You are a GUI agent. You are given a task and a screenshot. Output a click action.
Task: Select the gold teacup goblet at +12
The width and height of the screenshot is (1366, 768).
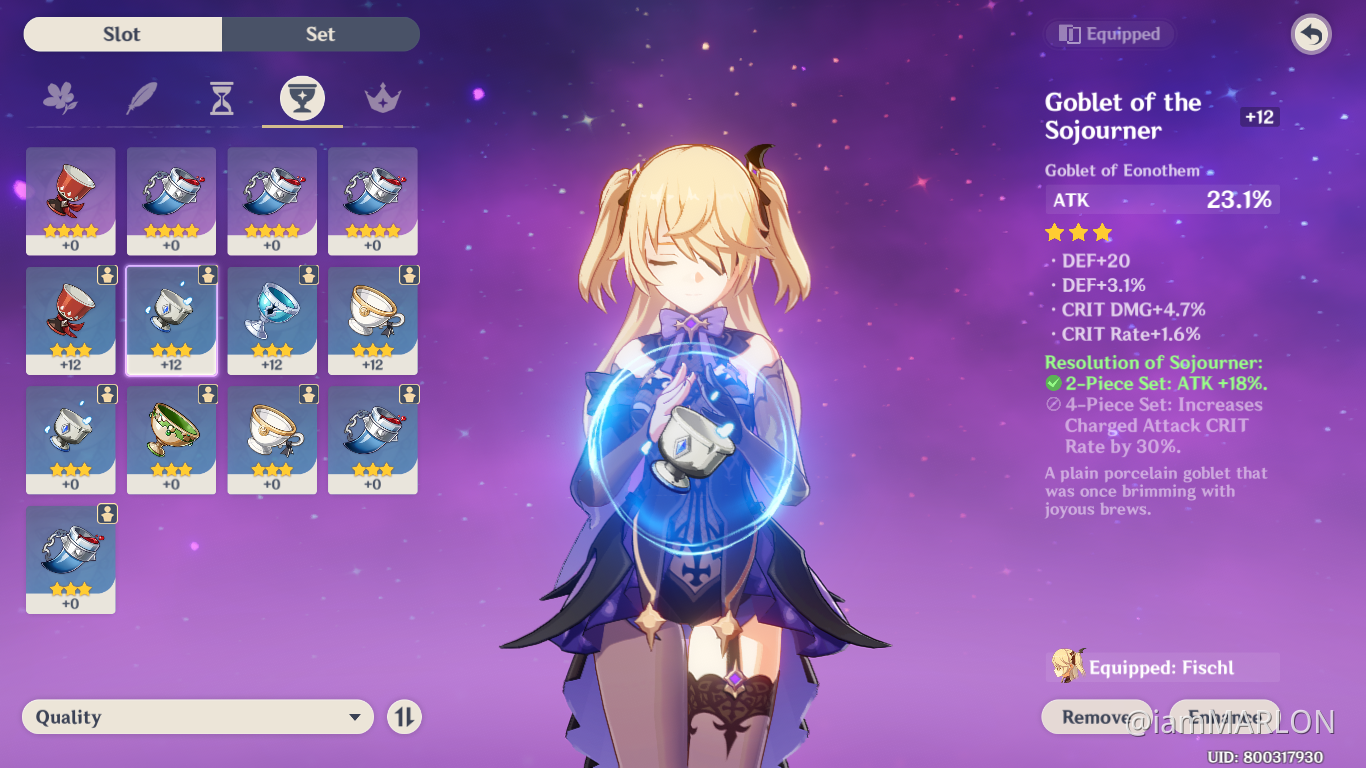pyautogui.click(x=372, y=320)
